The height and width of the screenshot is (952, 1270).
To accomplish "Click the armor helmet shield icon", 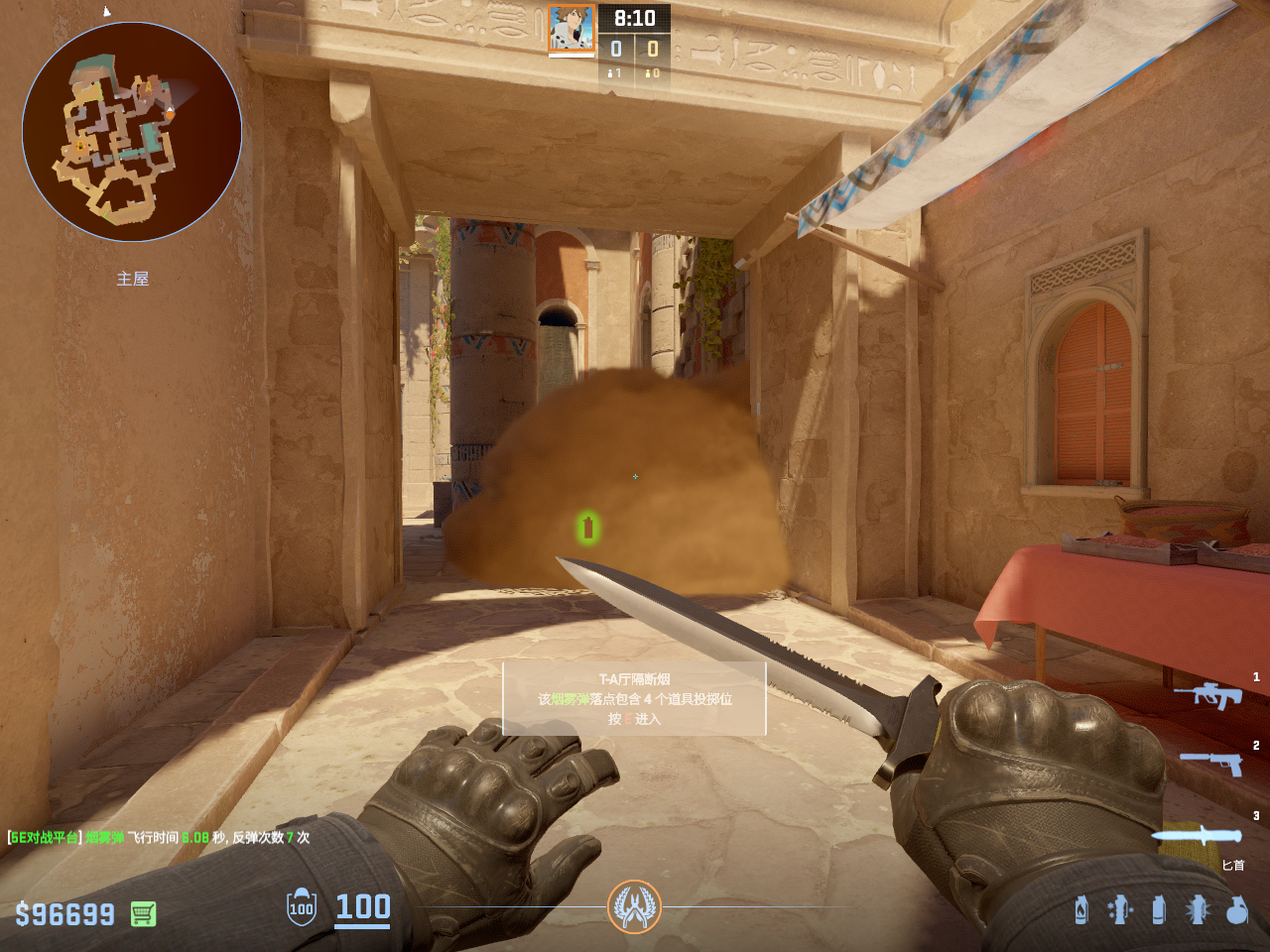I will tap(302, 907).
